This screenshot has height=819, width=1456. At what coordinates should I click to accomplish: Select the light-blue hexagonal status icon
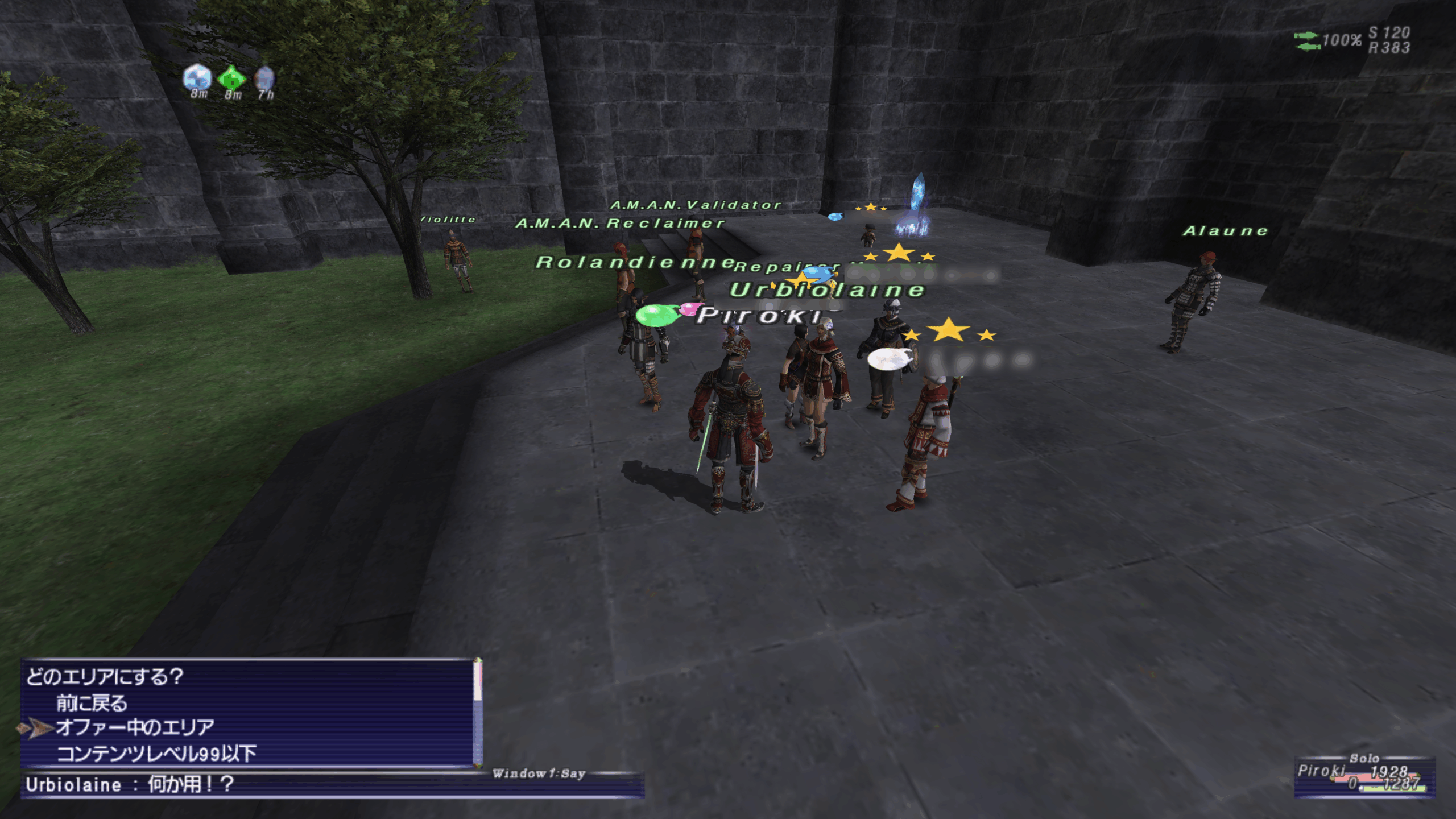(x=197, y=77)
